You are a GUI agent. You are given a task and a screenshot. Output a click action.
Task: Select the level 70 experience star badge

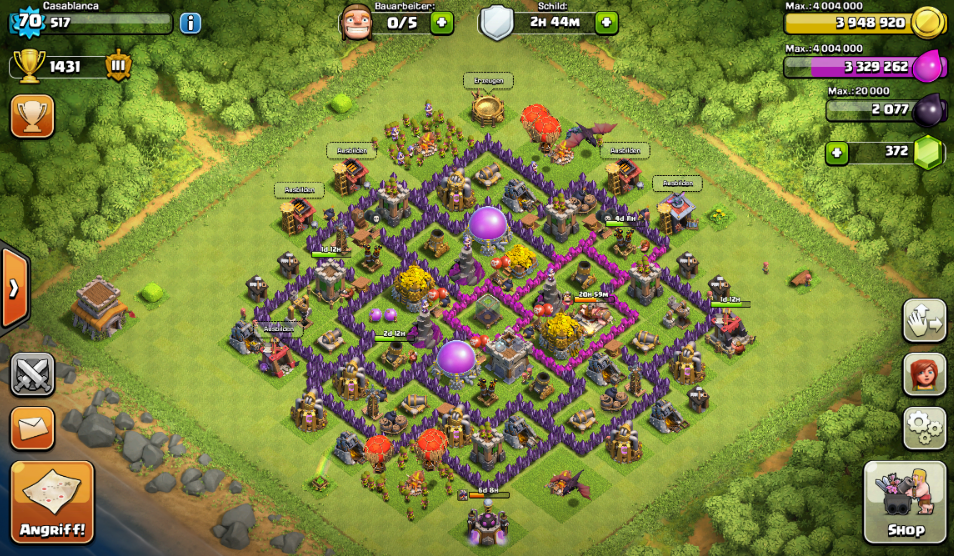(x=28, y=20)
